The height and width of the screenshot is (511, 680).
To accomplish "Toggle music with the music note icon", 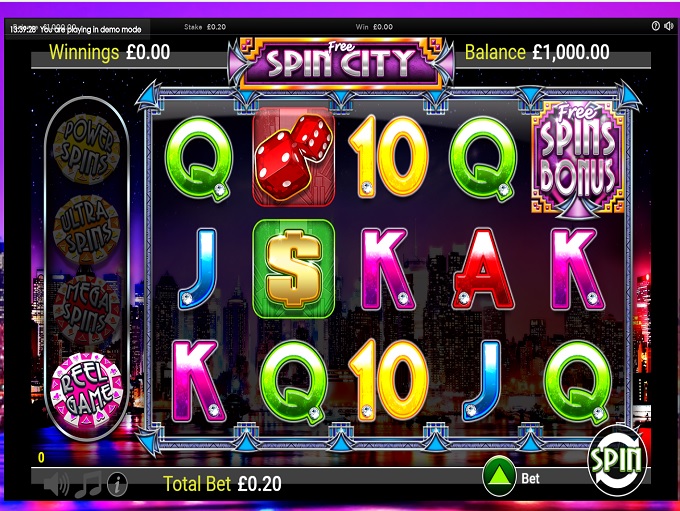I will (x=88, y=485).
